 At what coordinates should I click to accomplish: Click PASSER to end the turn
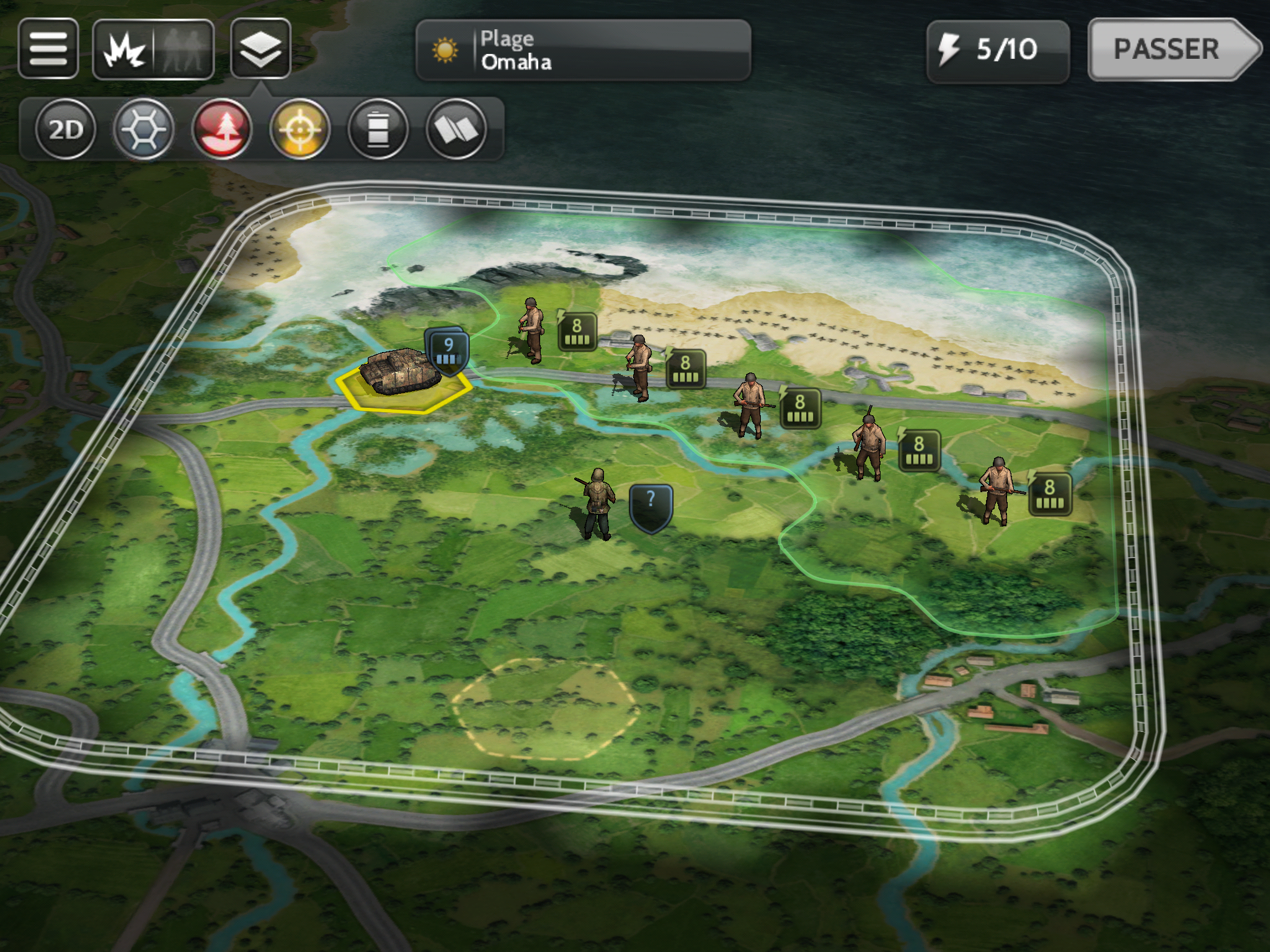pos(1171,50)
